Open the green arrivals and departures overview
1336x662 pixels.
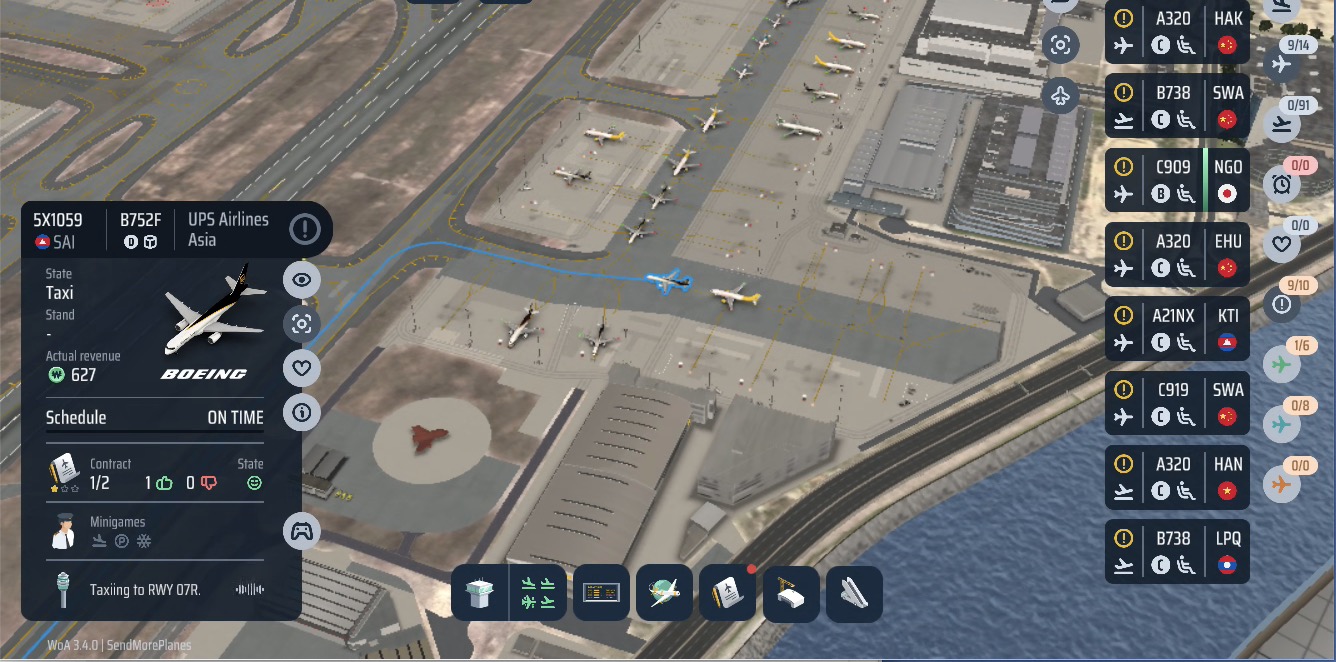click(x=538, y=594)
